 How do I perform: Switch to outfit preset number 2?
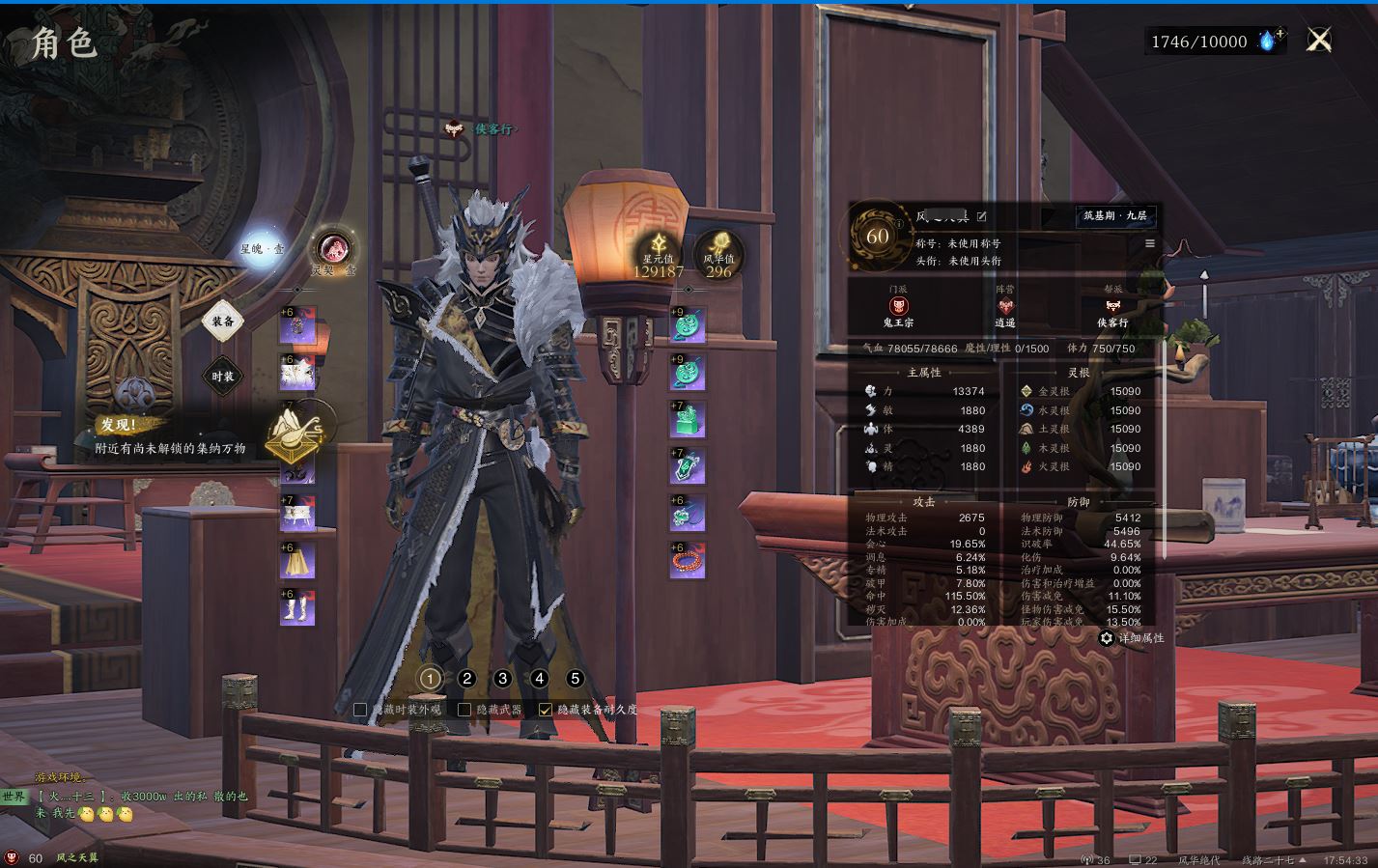click(467, 679)
